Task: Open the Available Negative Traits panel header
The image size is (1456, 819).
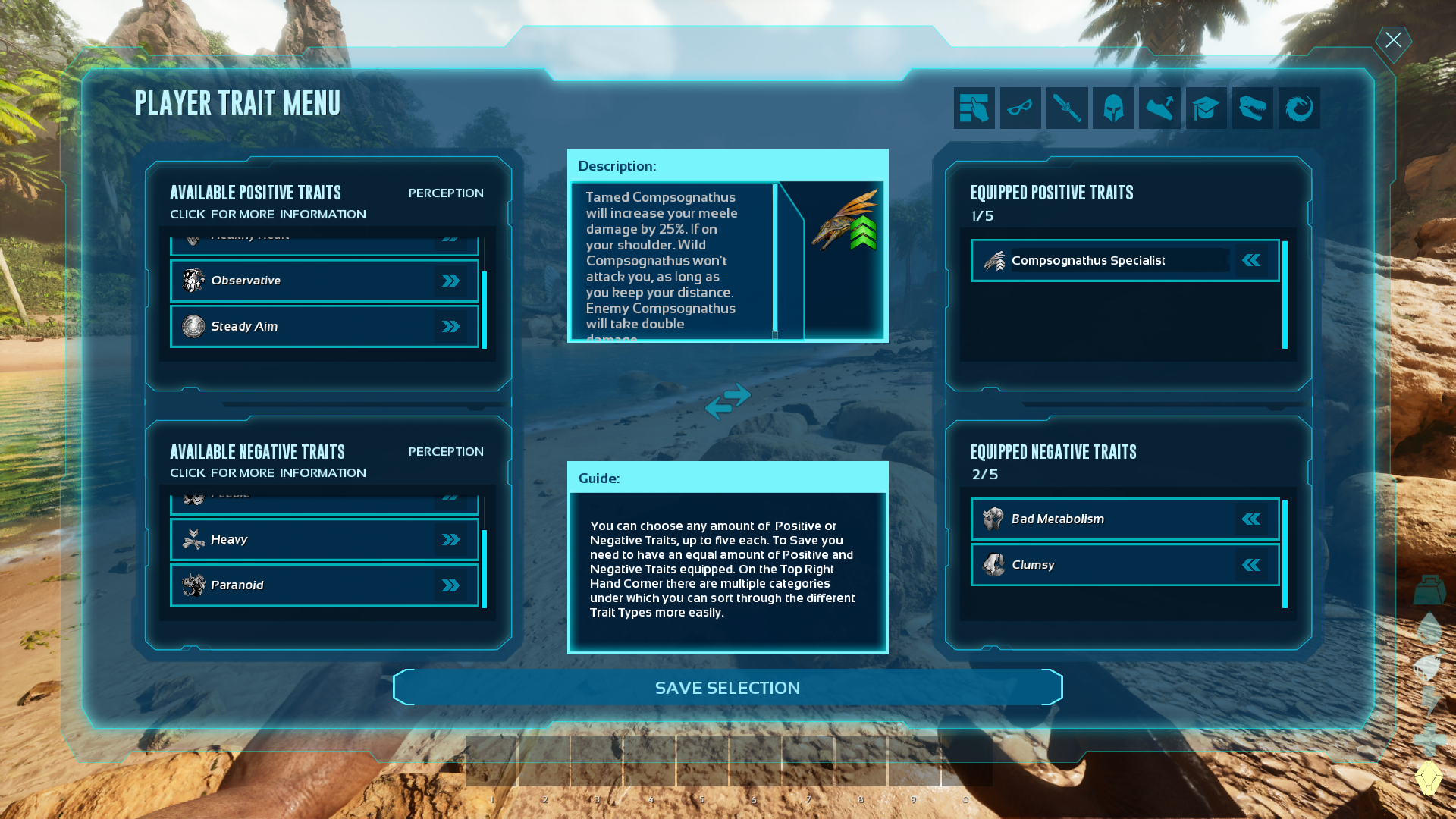Action: pos(256,451)
